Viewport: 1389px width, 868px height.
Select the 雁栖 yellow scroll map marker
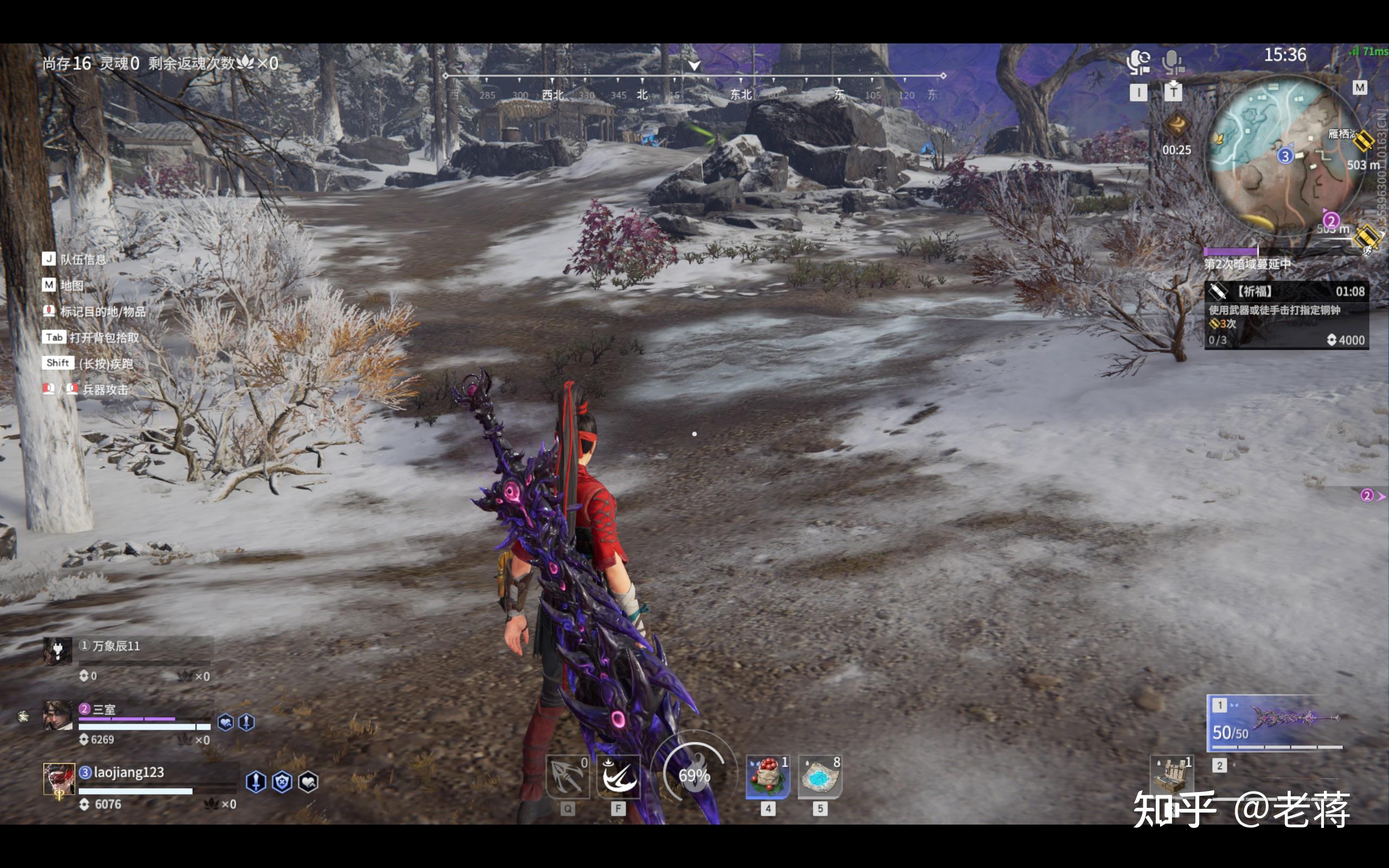coord(1363,141)
